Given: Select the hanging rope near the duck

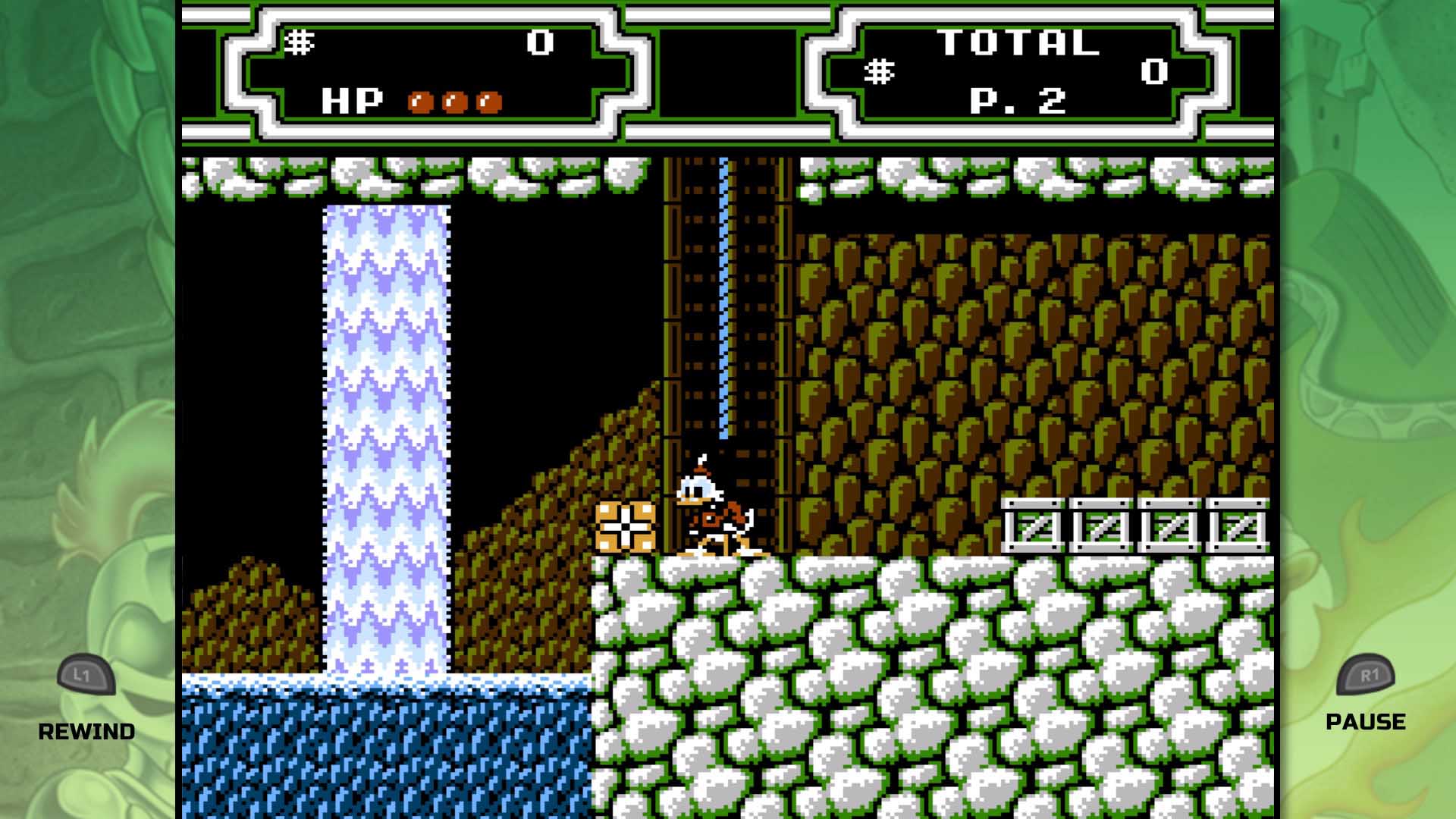Looking at the screenshot, I should tap(722, 341).
